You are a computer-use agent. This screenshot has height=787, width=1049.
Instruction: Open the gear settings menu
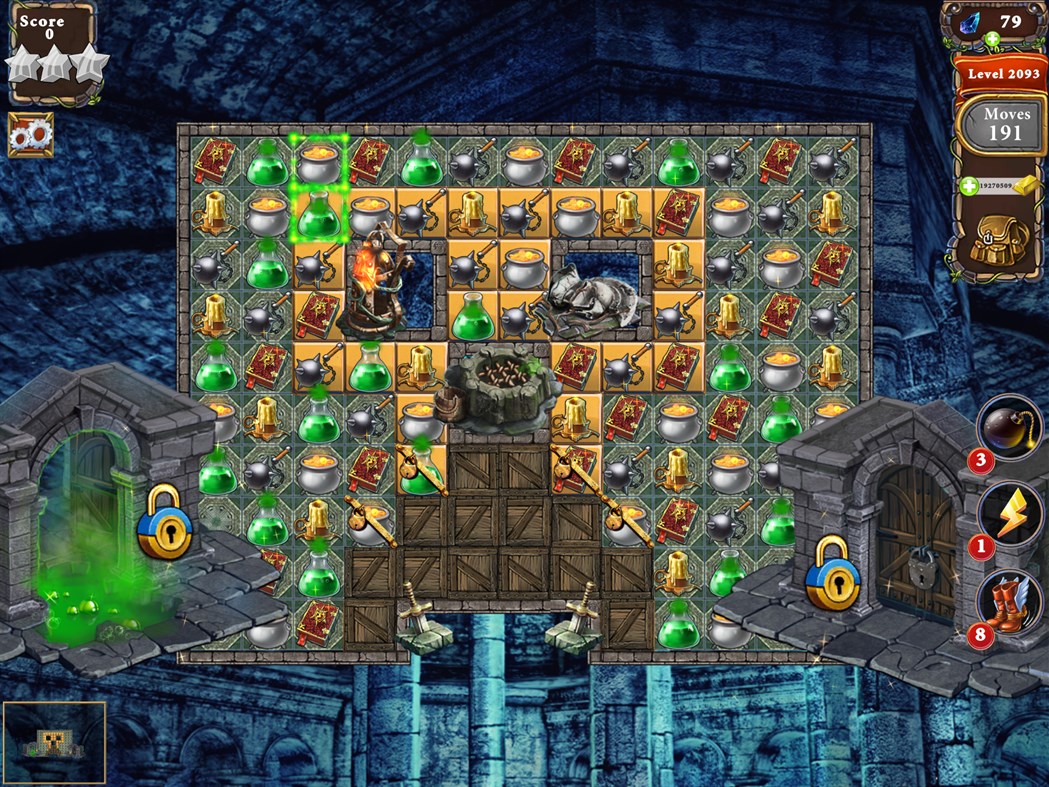click(x=30, y=134)
